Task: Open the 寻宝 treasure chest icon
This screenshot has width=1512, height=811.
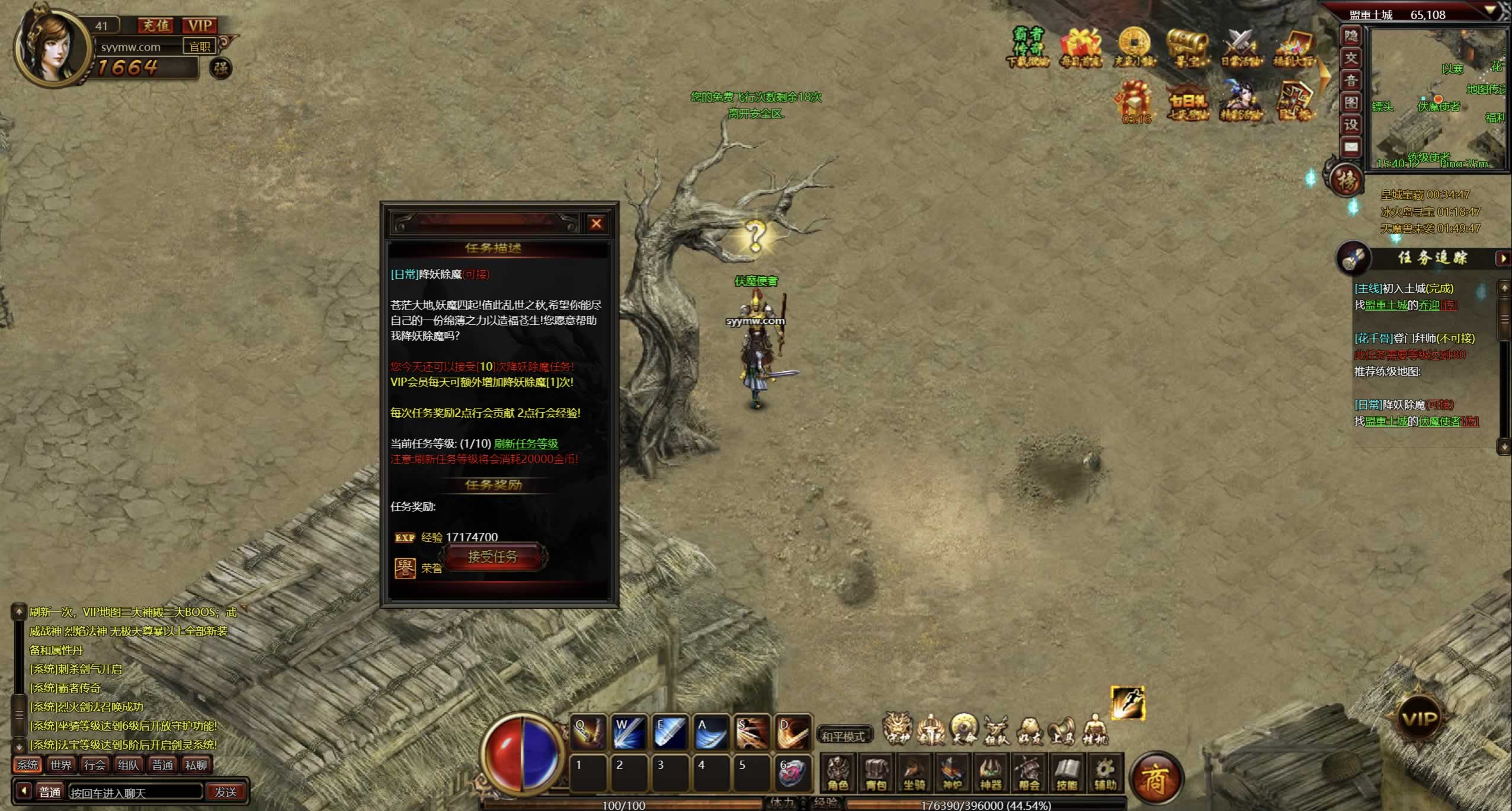Action: pyautogui.click(x=1187, y=47)
